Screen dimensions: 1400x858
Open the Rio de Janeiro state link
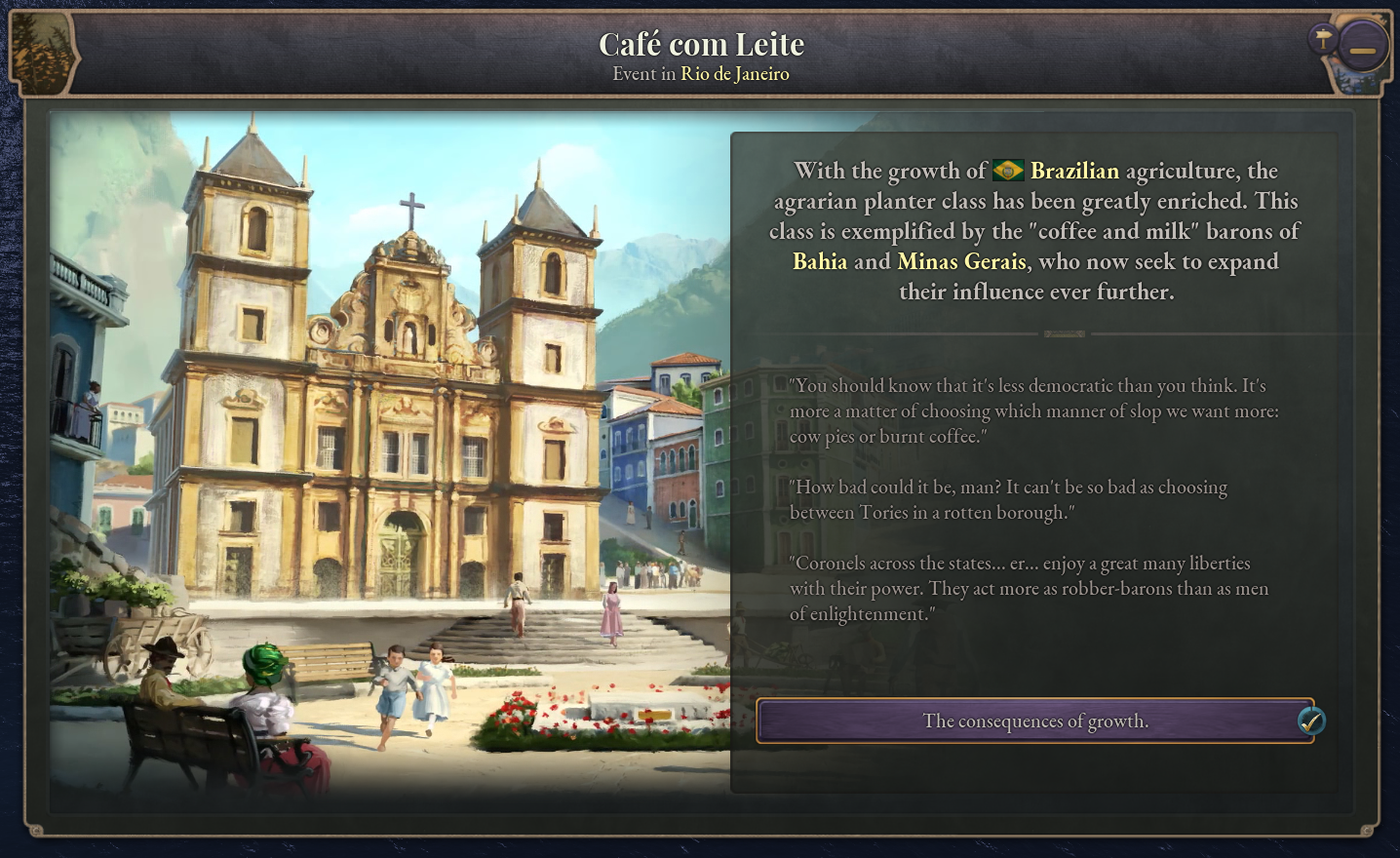click(734, 74)
